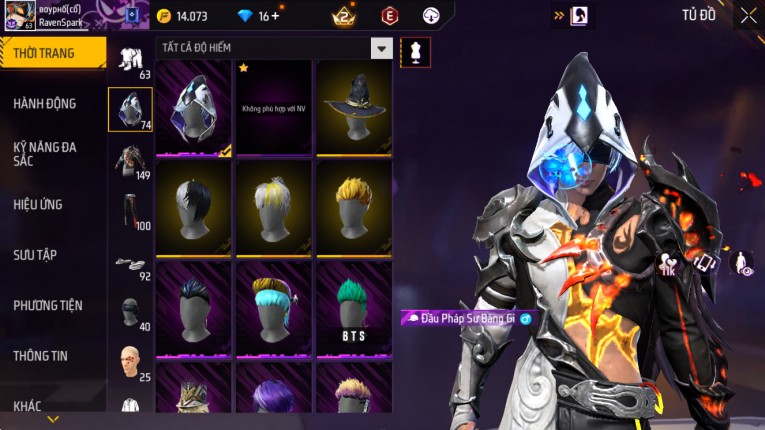
Task: Open the Tất Cả Độ Hiếm rarity dropdown
Action: [381, 48]
